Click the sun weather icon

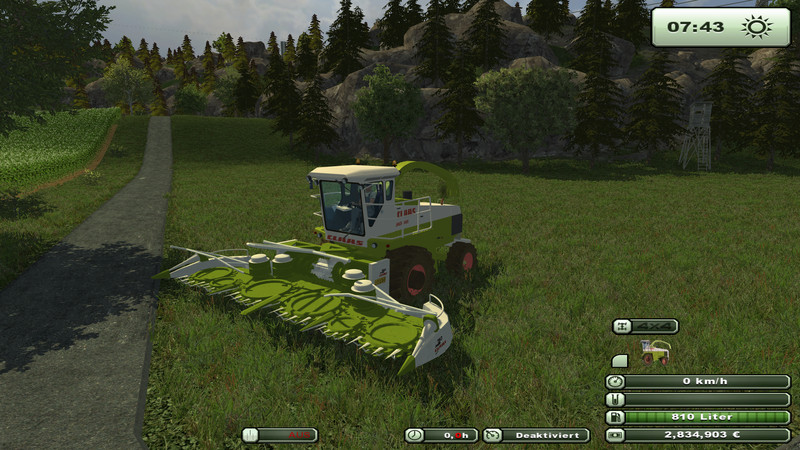(x=756, y=27)
